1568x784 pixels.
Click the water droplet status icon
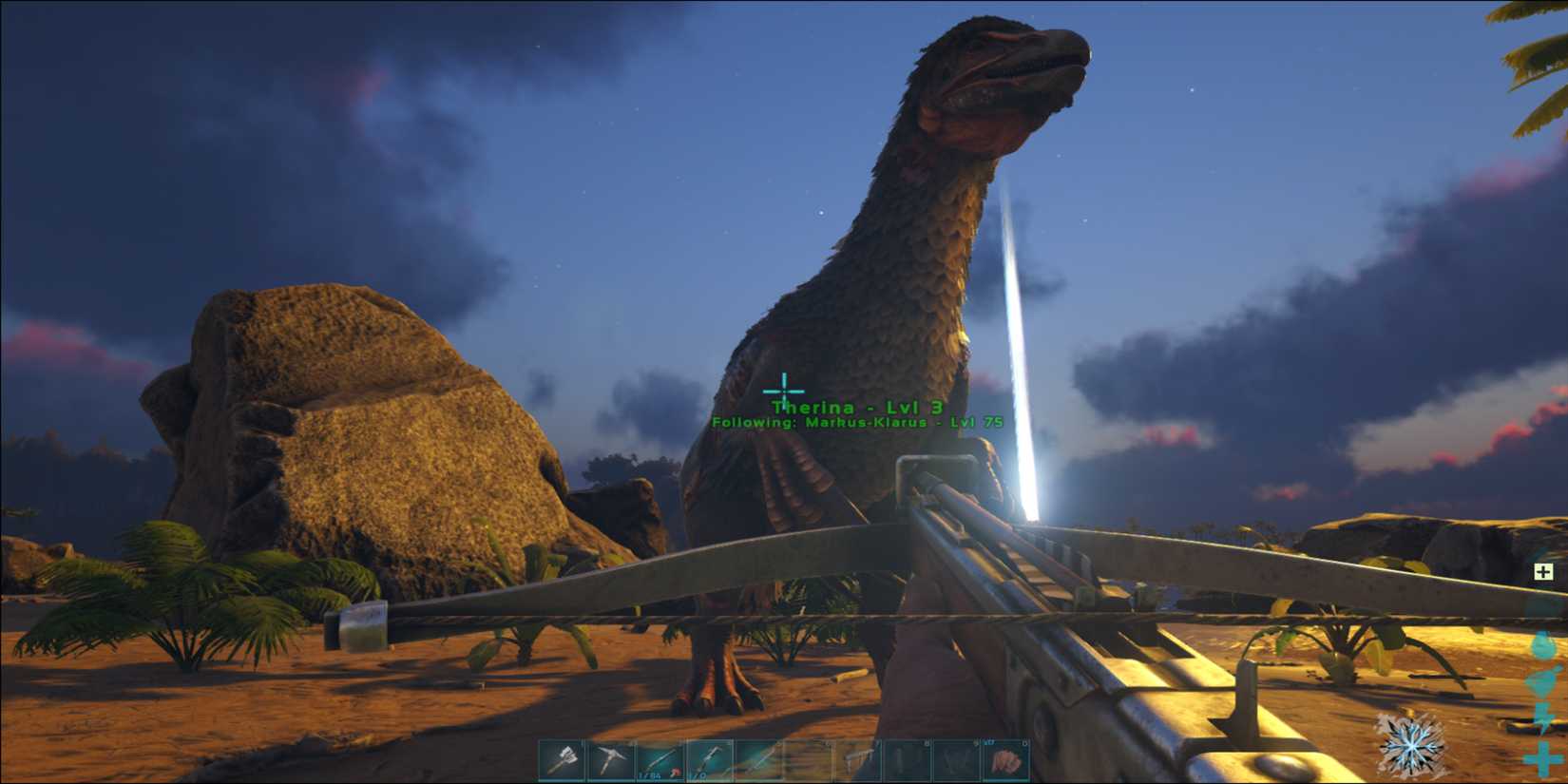pyautogui.click(x=1542, y=646)
